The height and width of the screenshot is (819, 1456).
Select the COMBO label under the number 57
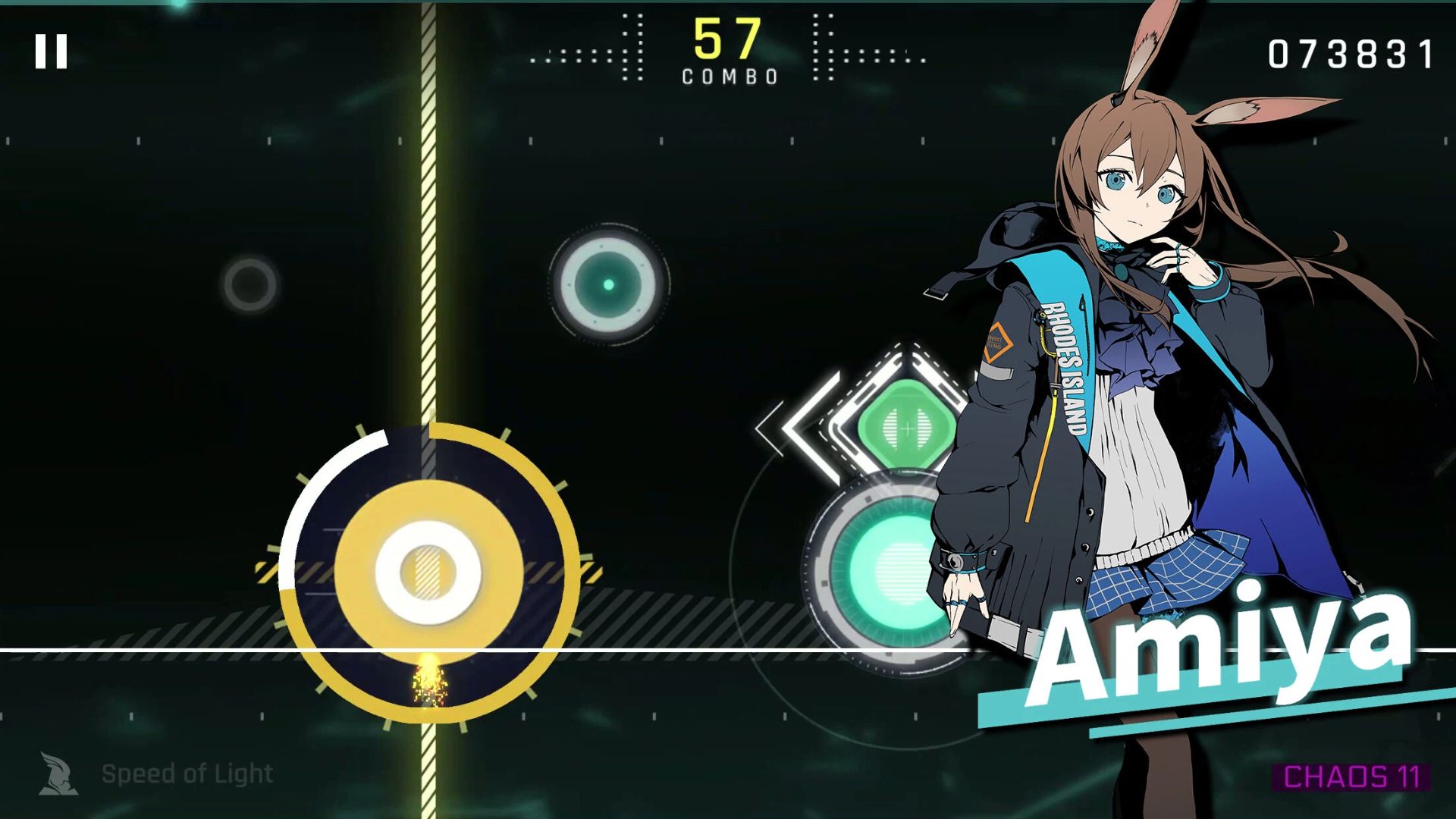pyautogui.click(x=728, y=75)
